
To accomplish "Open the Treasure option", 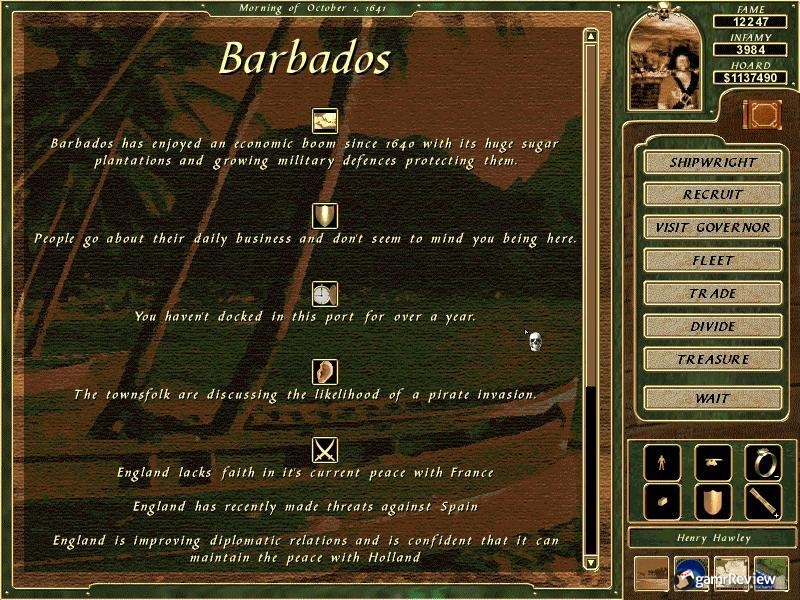I will pyautogui.click(x=712, y=360).
